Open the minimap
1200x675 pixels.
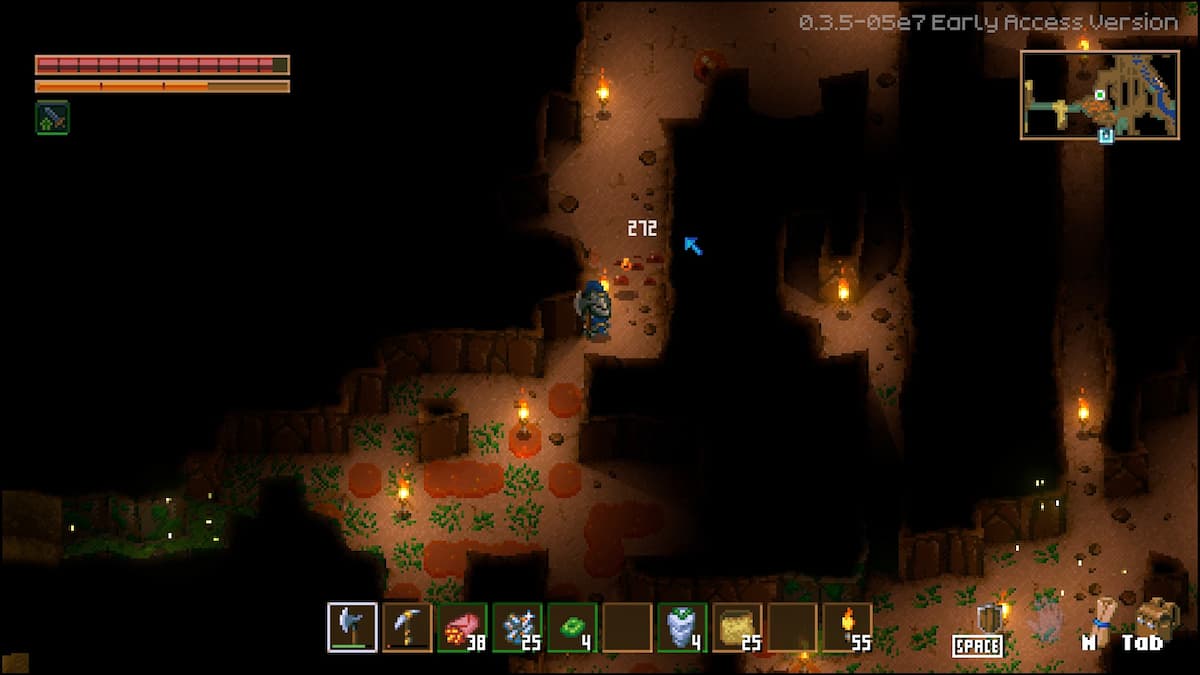pyautogui.click(x=1099, y=94)
